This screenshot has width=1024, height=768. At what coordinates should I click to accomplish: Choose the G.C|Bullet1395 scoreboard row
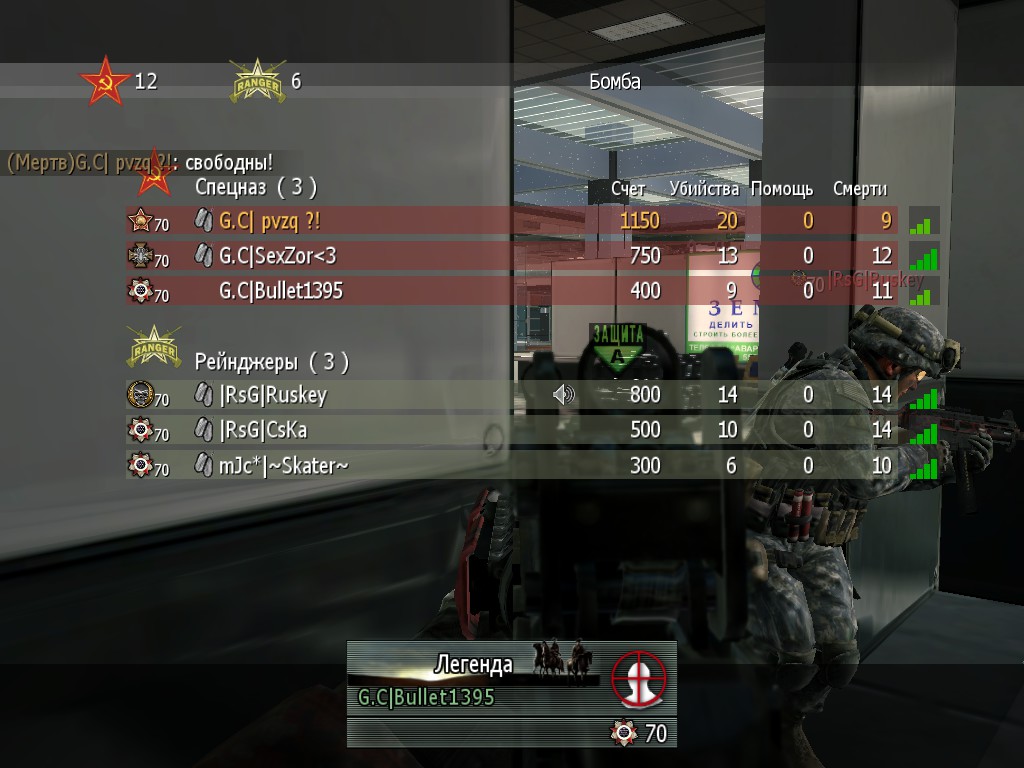(x=281, y=291)
